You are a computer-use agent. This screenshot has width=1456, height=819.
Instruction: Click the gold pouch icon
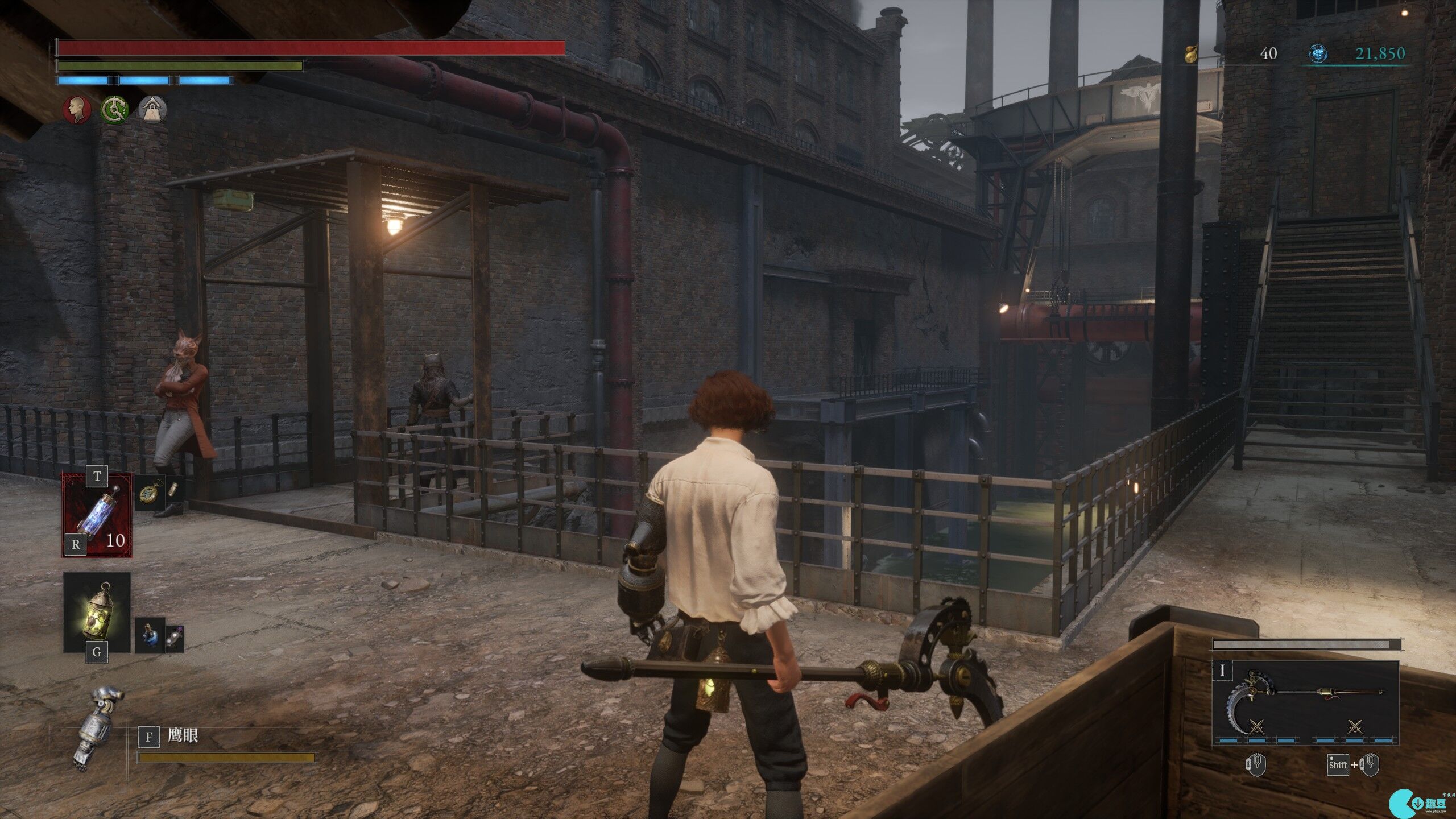click(x=1190, y=54)
